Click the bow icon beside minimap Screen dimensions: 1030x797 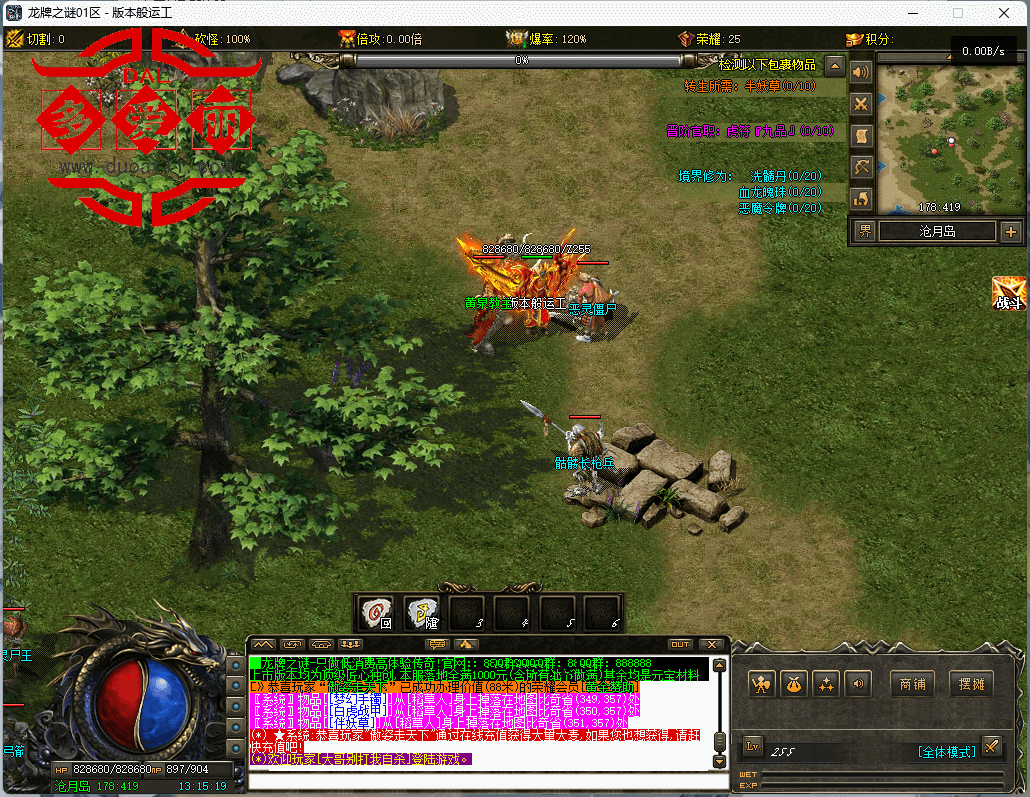click(860, 167)
